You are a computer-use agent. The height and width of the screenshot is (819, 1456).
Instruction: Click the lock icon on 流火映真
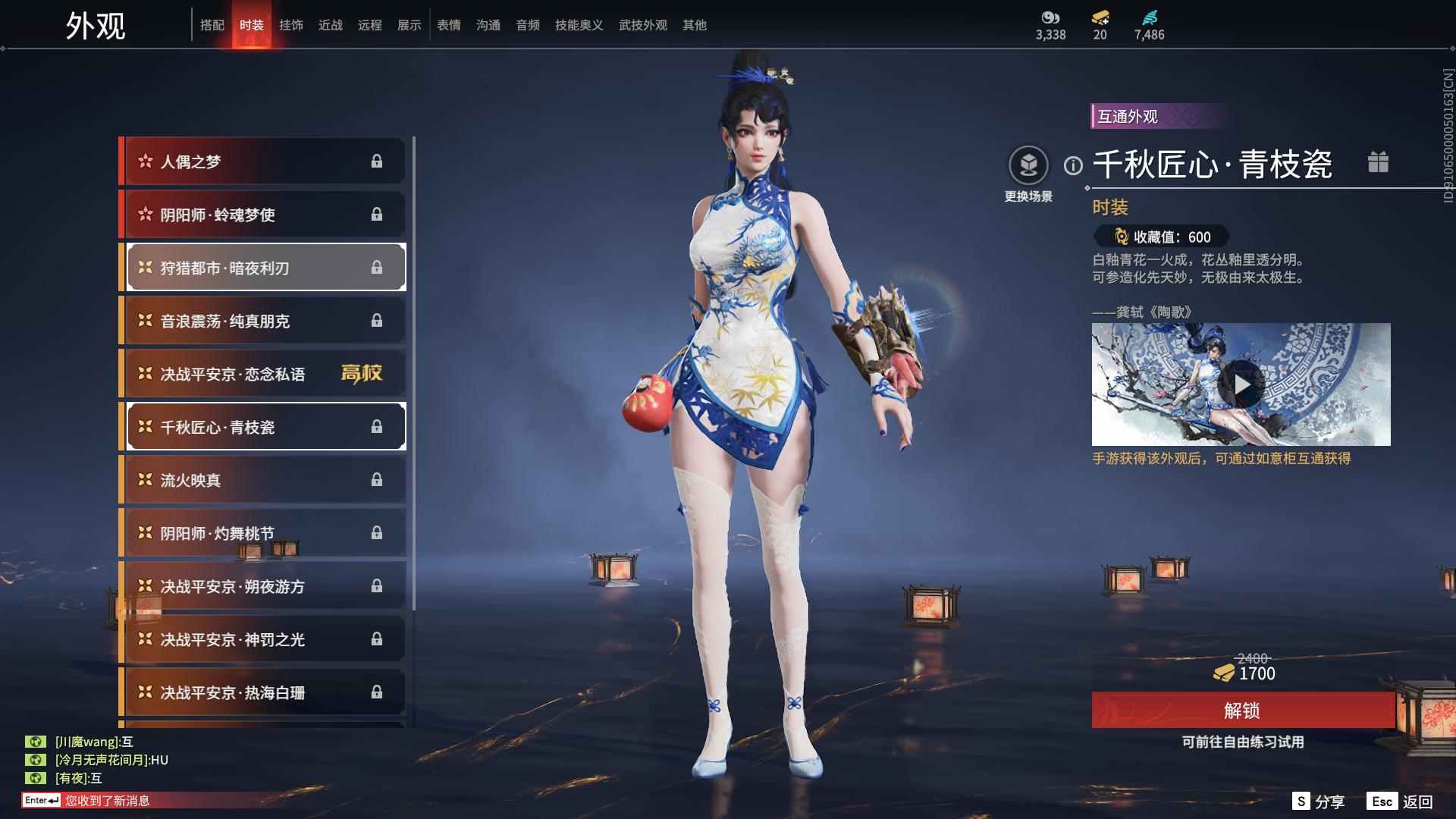[377, 479]
